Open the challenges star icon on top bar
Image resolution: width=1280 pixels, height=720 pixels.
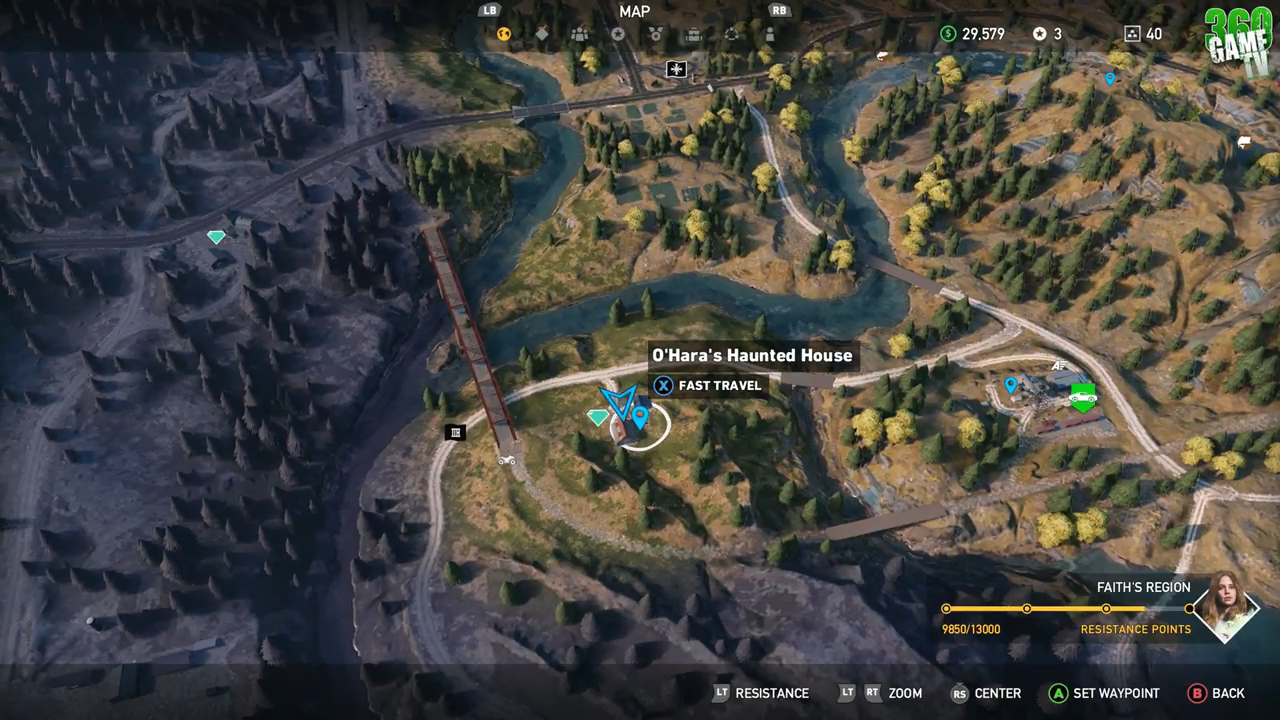(619, 34)
